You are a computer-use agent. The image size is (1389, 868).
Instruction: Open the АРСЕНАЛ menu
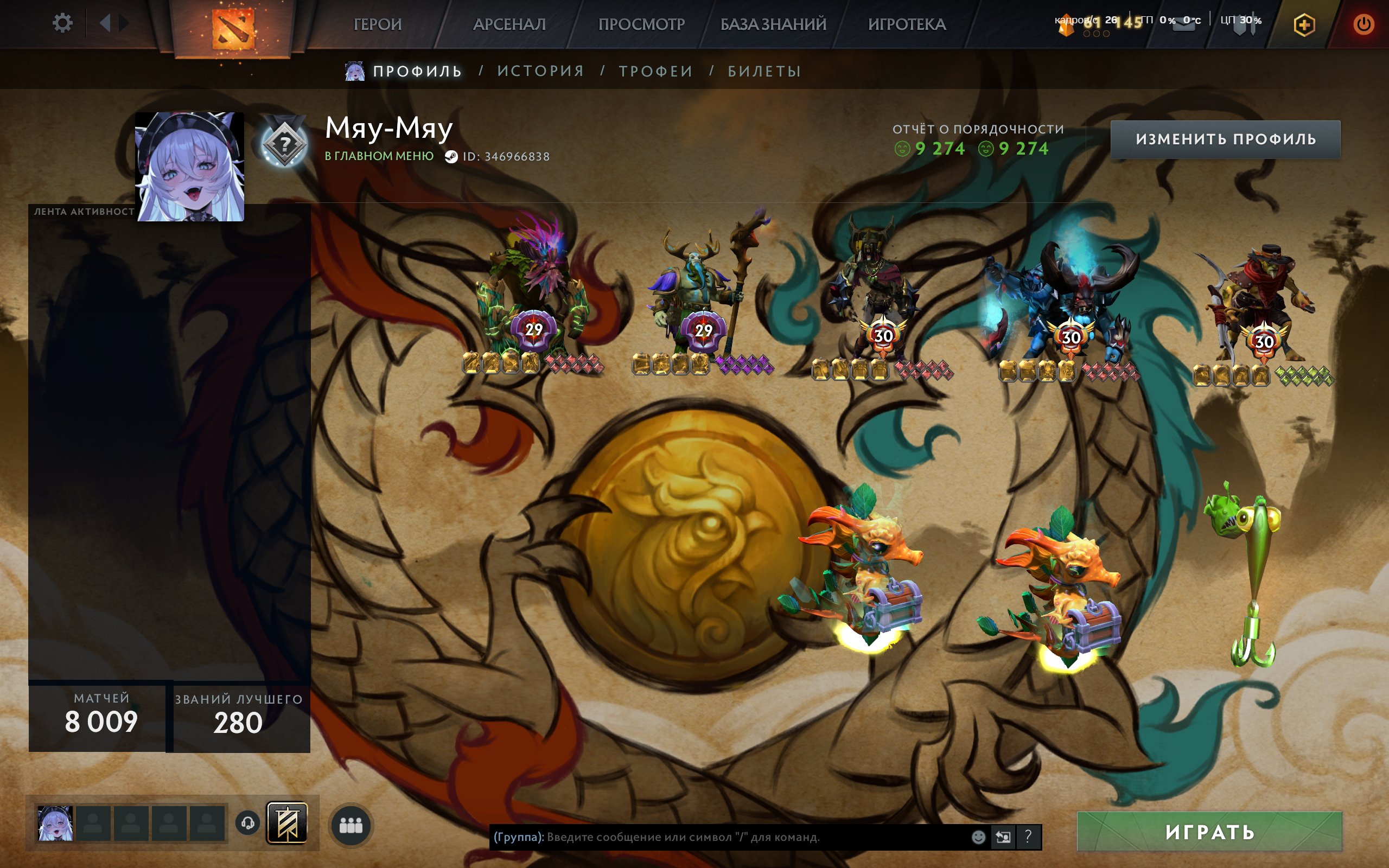(x=509, y=25)
